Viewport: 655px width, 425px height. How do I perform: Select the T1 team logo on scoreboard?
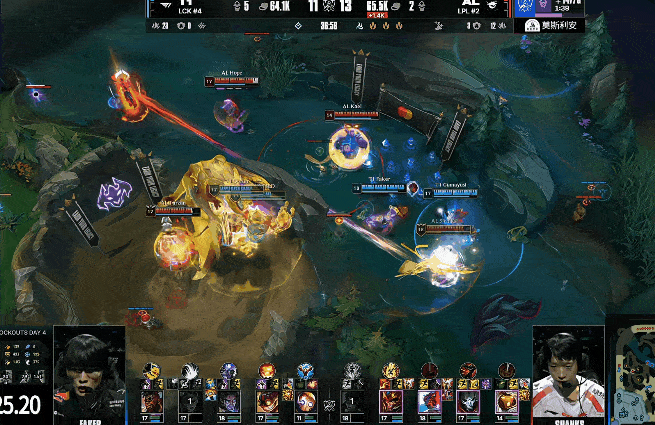click(x=165, y=5)
